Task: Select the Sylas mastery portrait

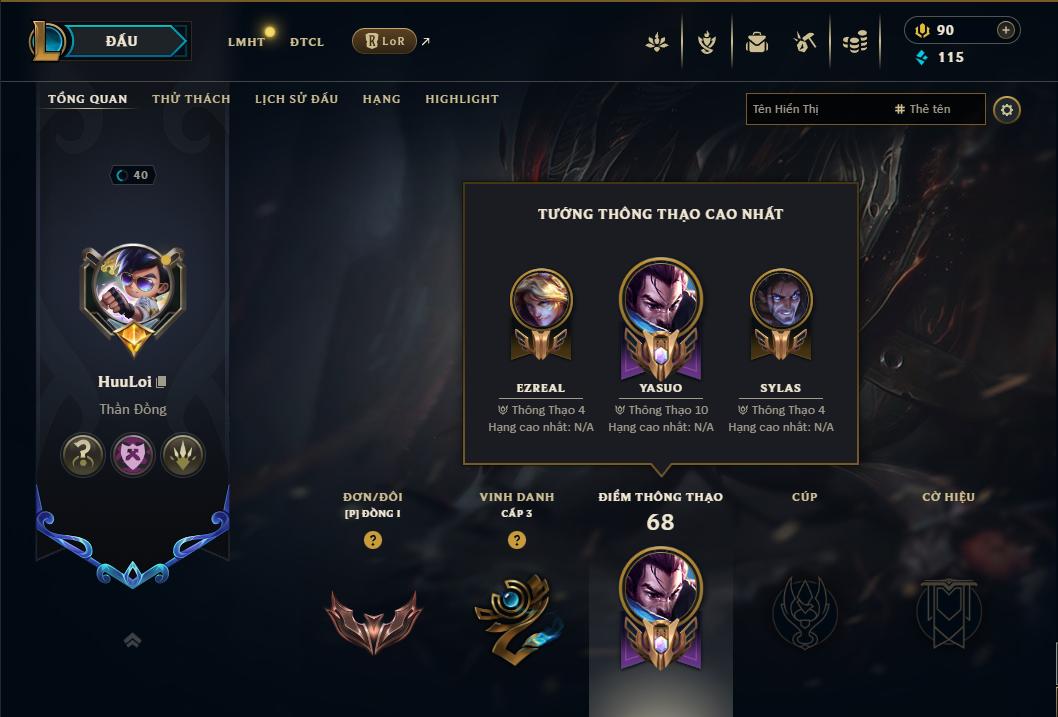Action: tap(780, 300)
